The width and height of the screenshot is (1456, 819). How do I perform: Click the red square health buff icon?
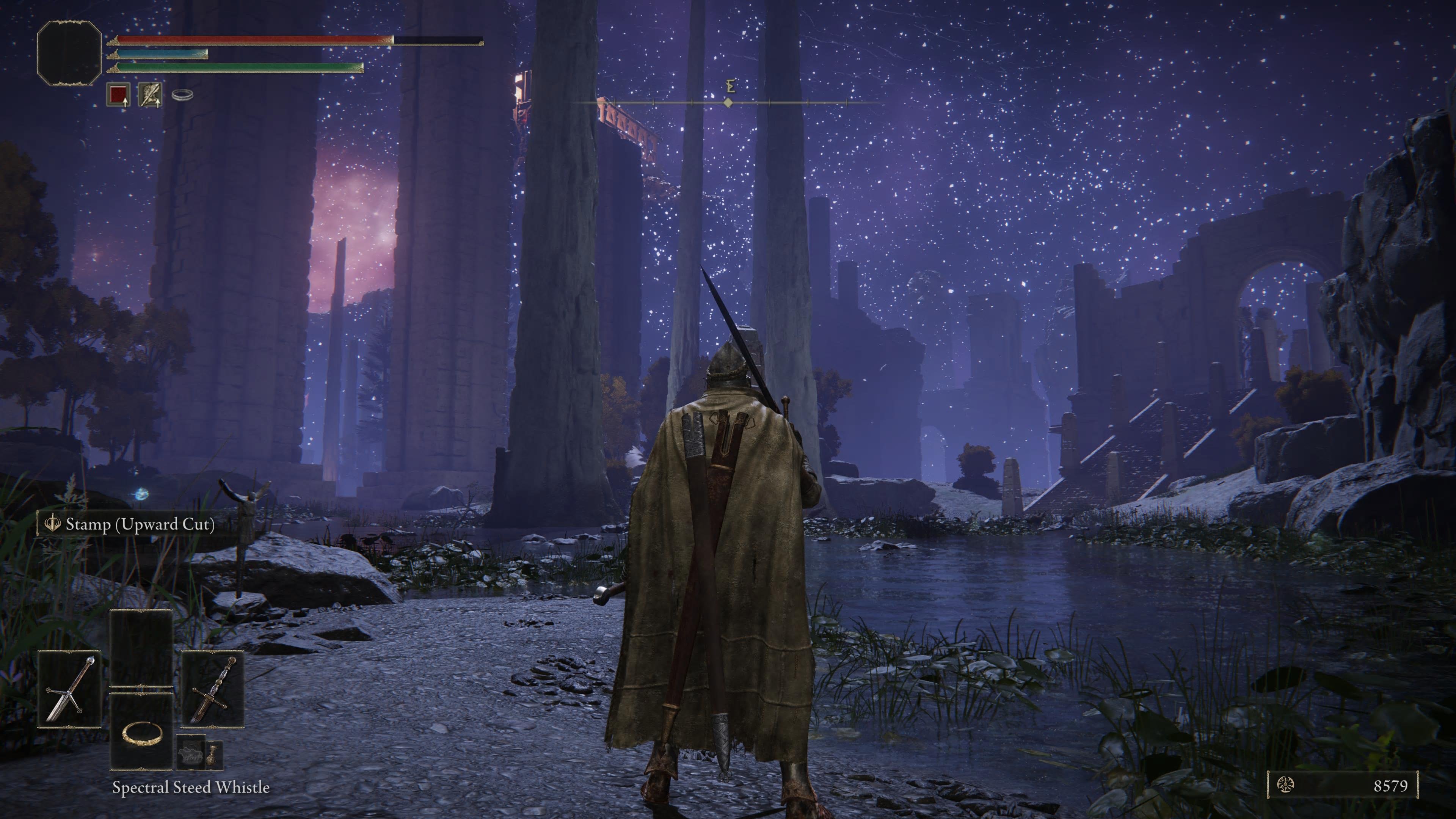[x=119, y=94]
